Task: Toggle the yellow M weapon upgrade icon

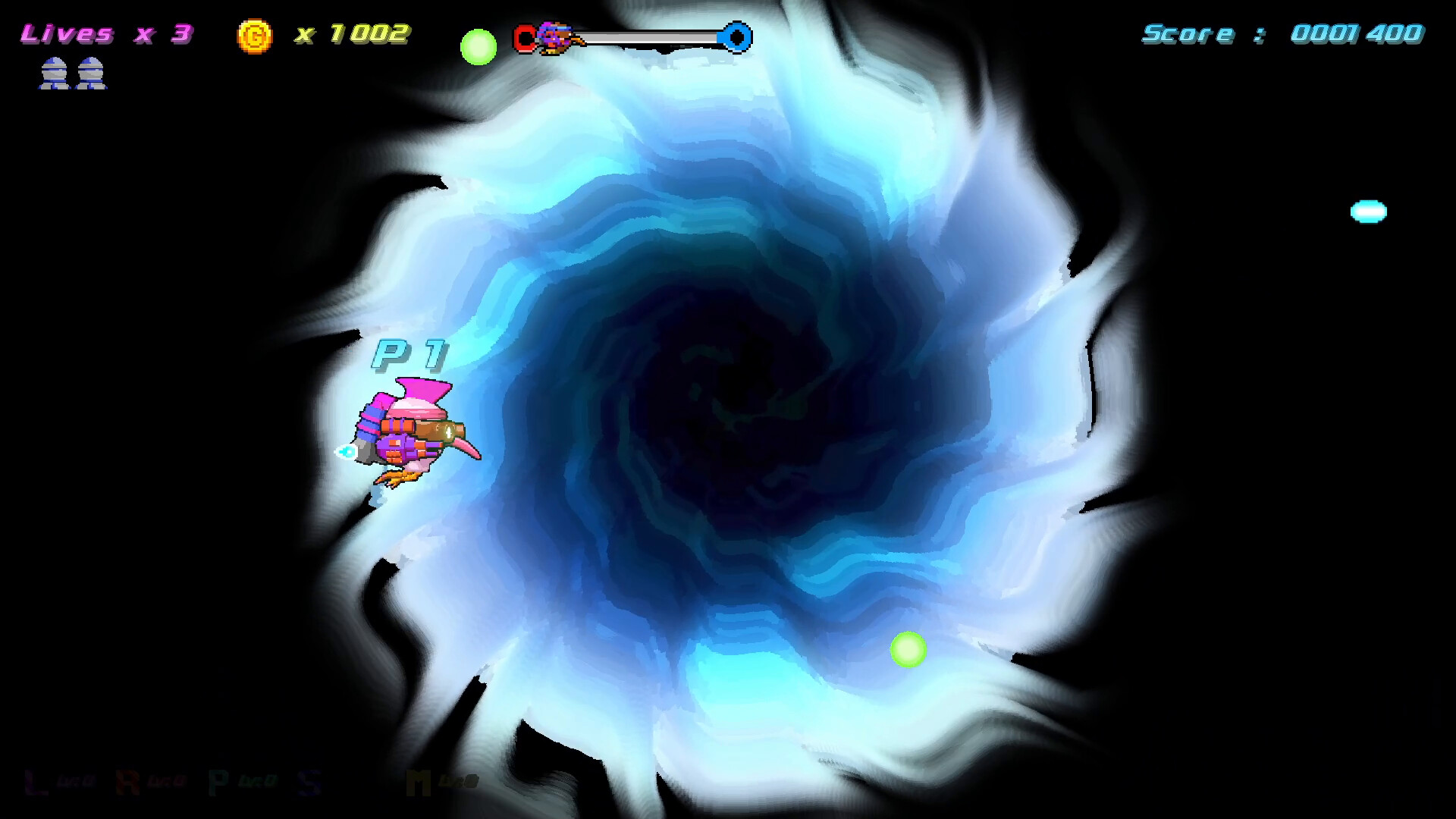Action: coord(419,783)
